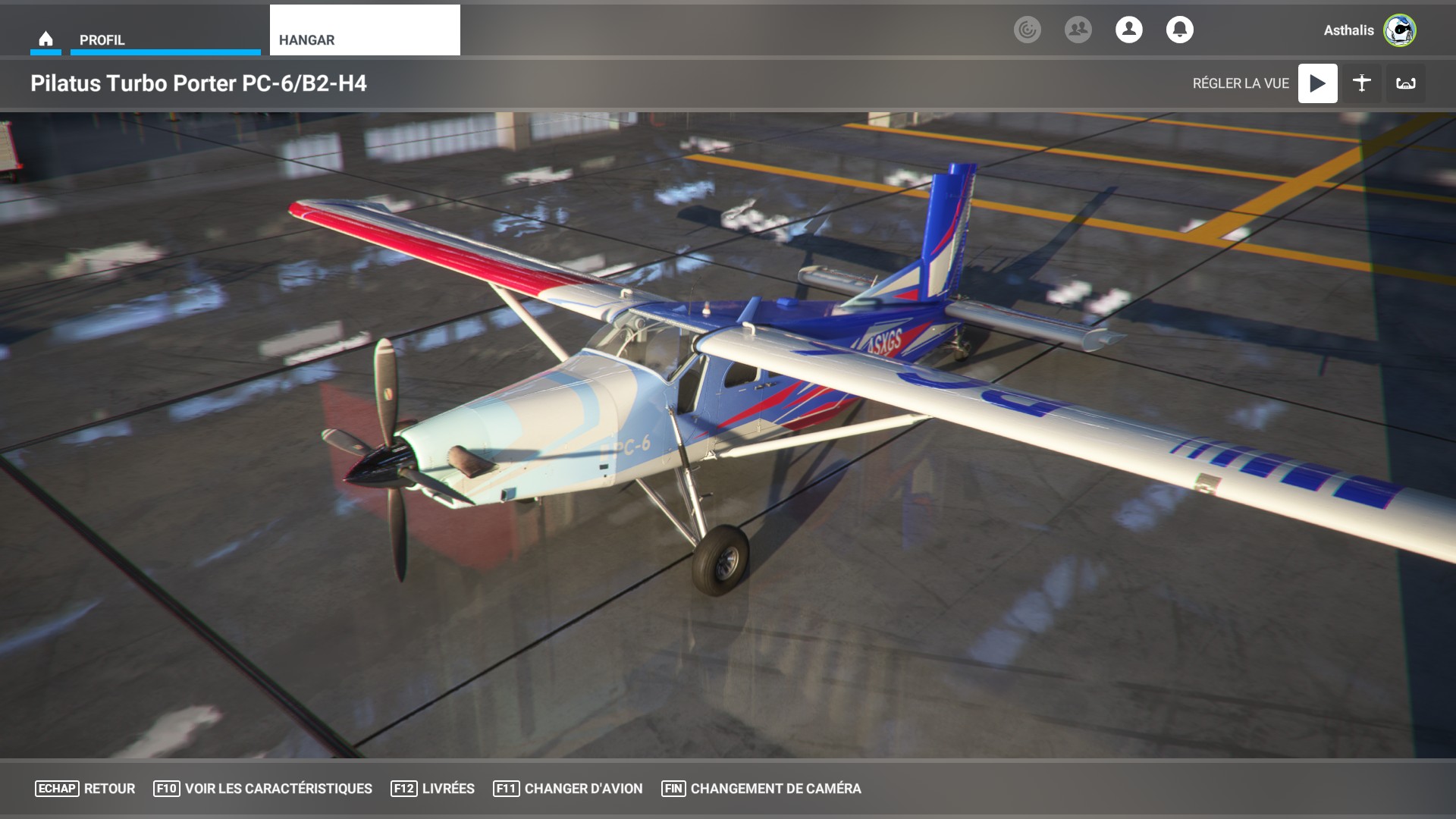This screenshot has width=1456, height=819.
Task: Open the friends group icon
Action: coord(1078,30)
